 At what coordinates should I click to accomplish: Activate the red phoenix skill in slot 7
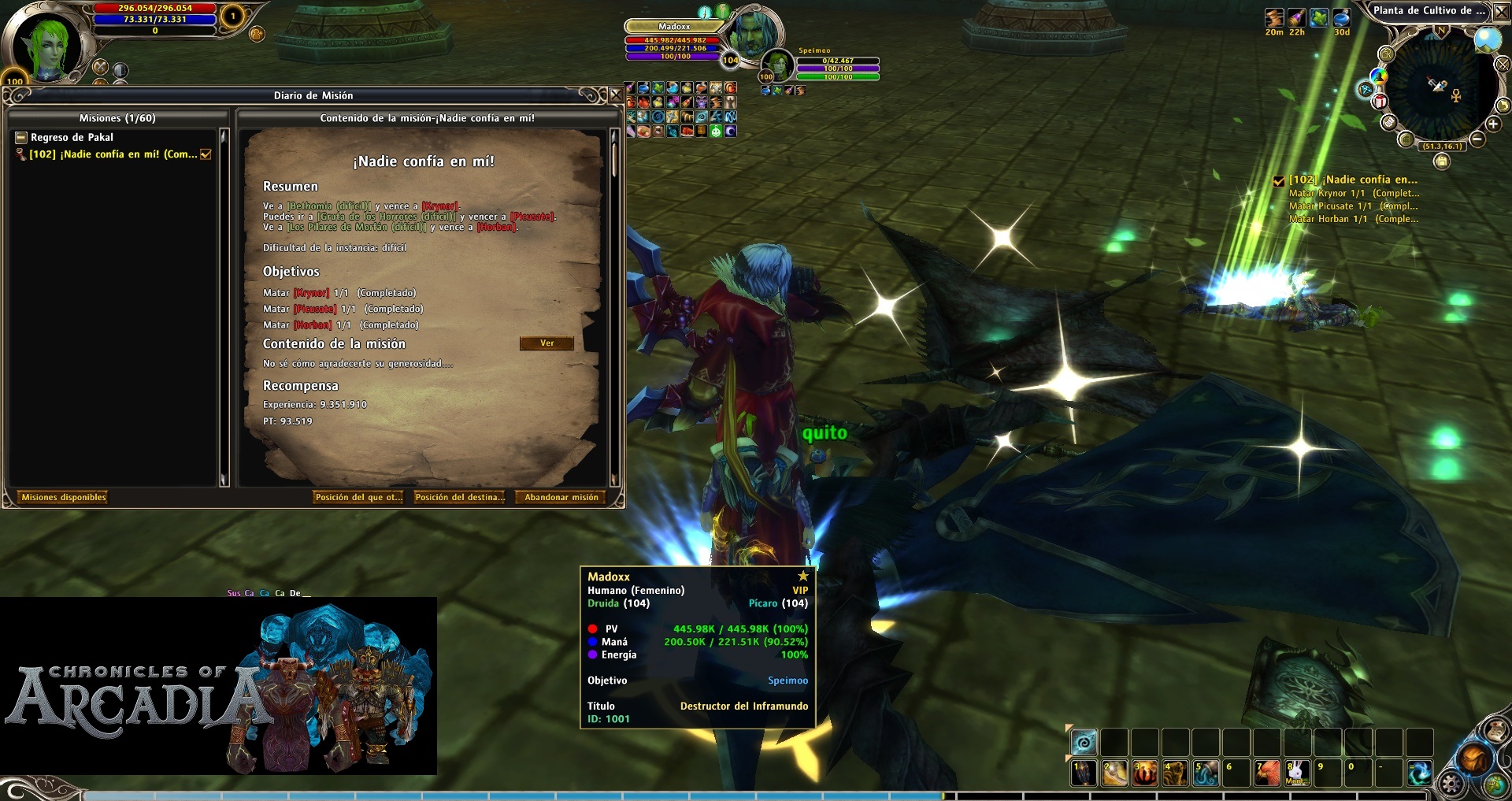(x=1266, y=773)
